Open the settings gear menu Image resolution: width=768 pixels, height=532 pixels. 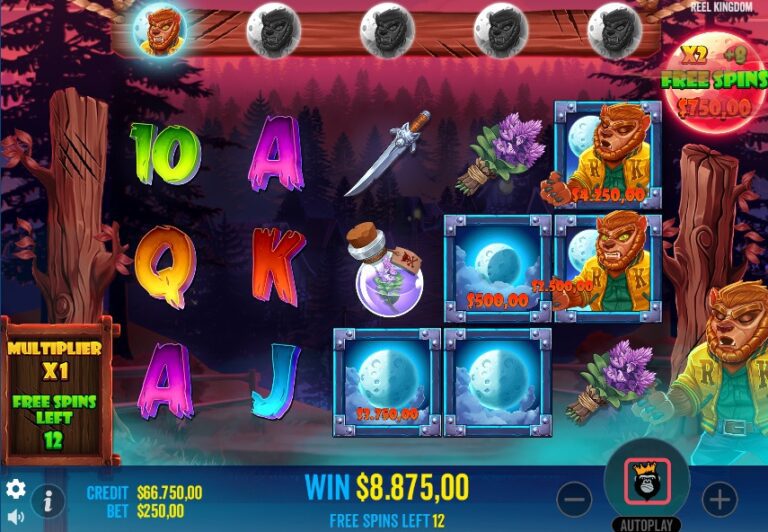[16, 489]
